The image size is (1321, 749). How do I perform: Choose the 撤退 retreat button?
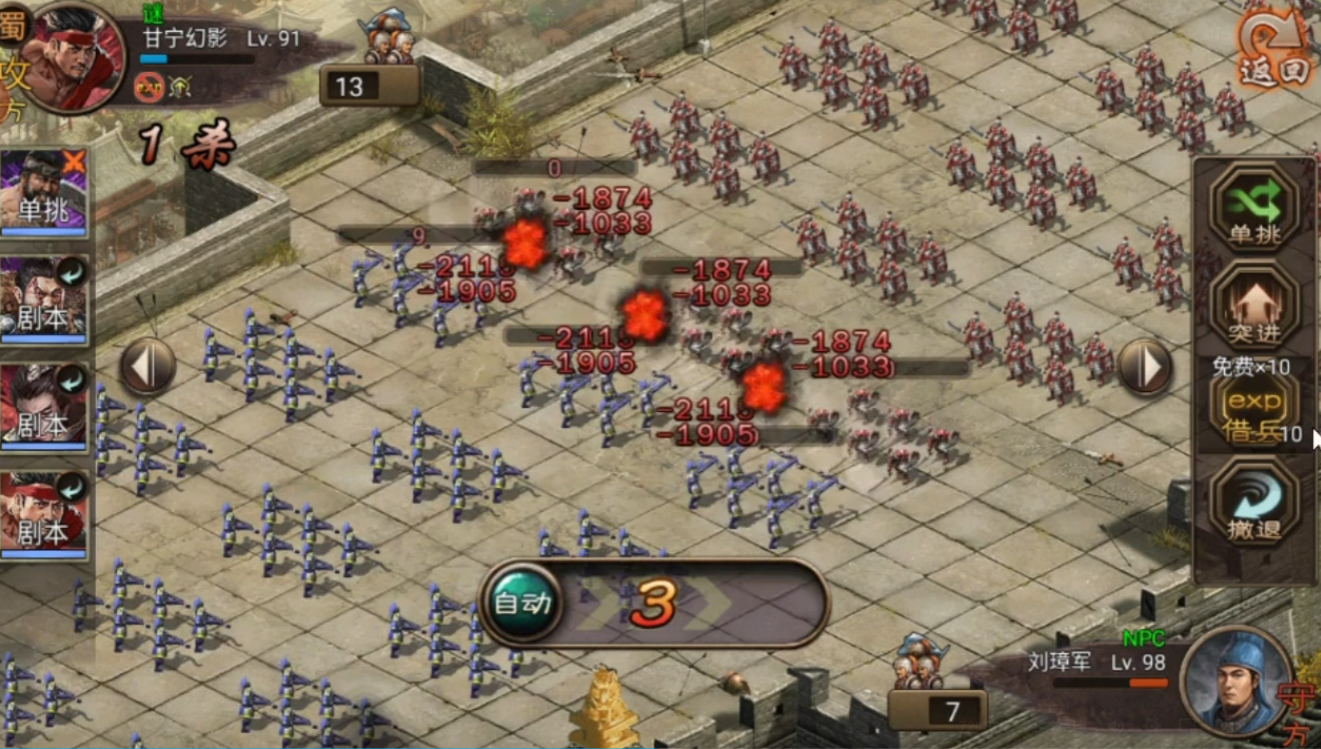tap(1254, 505)
